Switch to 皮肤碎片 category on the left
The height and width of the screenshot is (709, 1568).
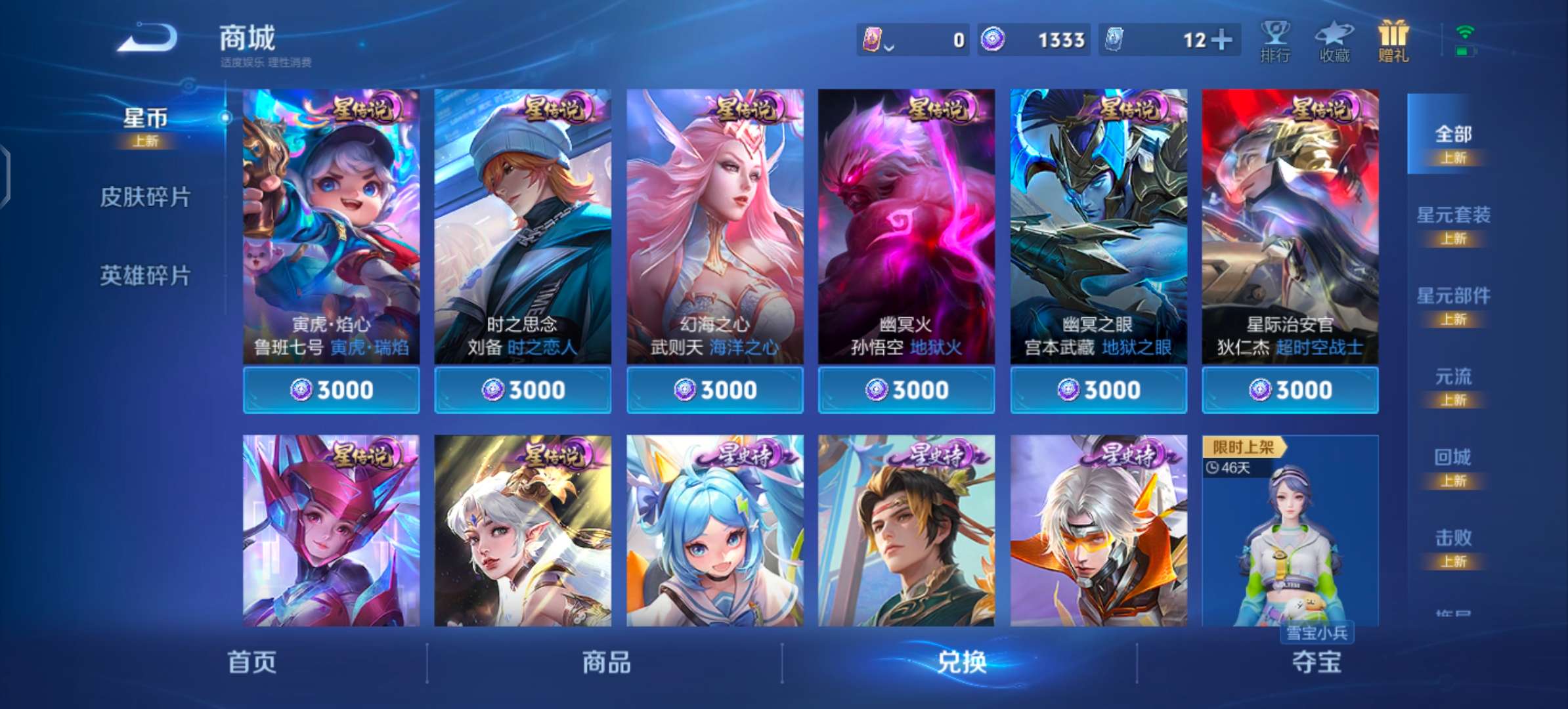146,197
